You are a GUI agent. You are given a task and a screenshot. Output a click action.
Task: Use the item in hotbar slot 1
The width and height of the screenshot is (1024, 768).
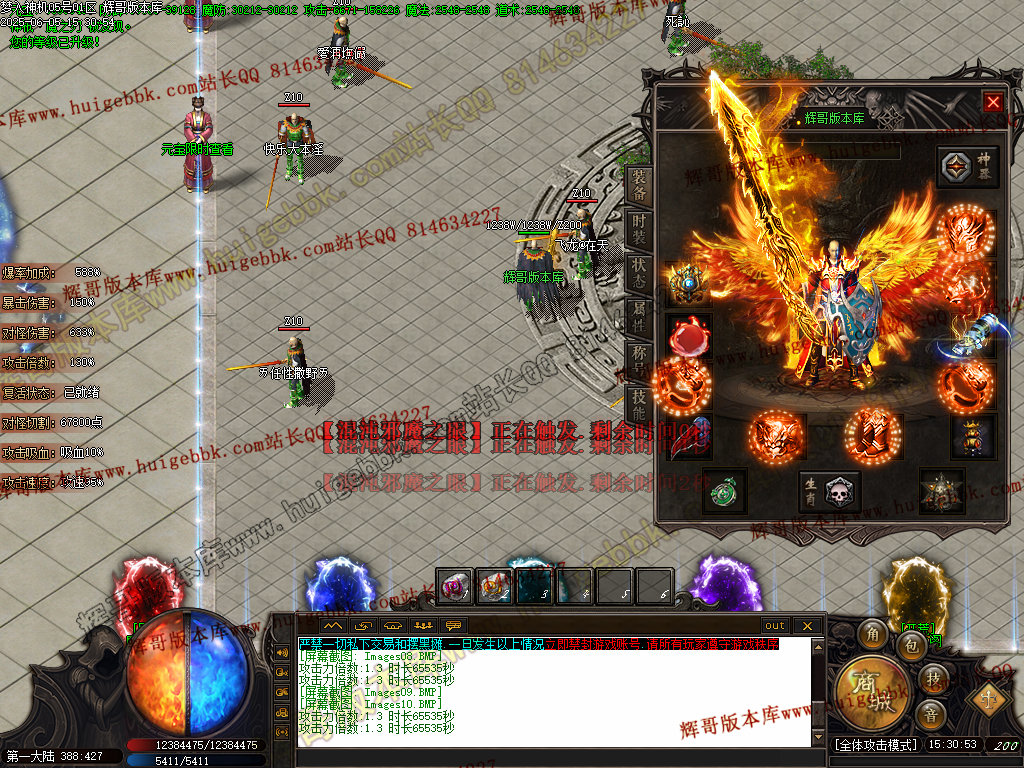pyautogui.click(x=456, y=586)
